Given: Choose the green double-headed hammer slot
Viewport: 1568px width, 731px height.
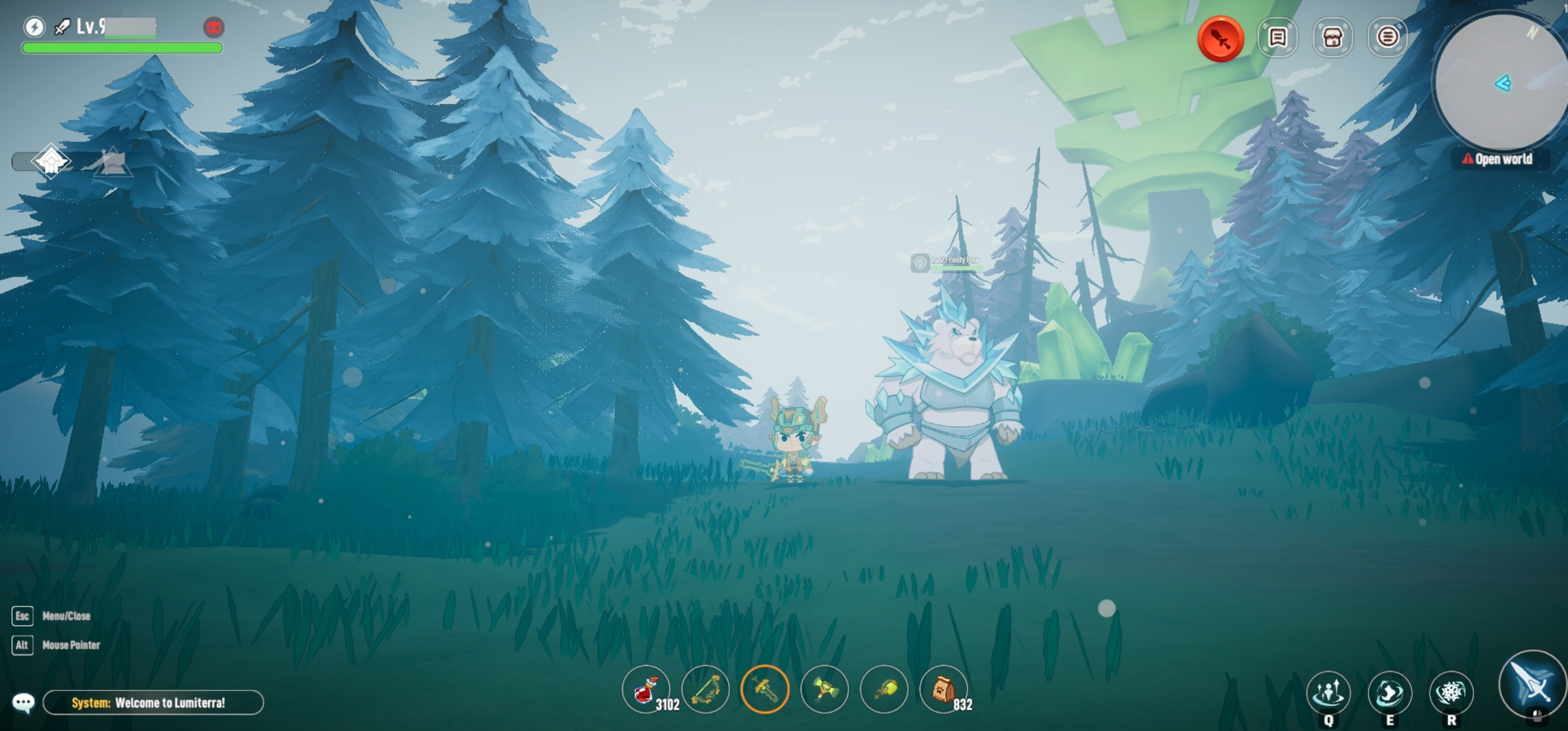Looking at the screenshot, I should (824, 690).
